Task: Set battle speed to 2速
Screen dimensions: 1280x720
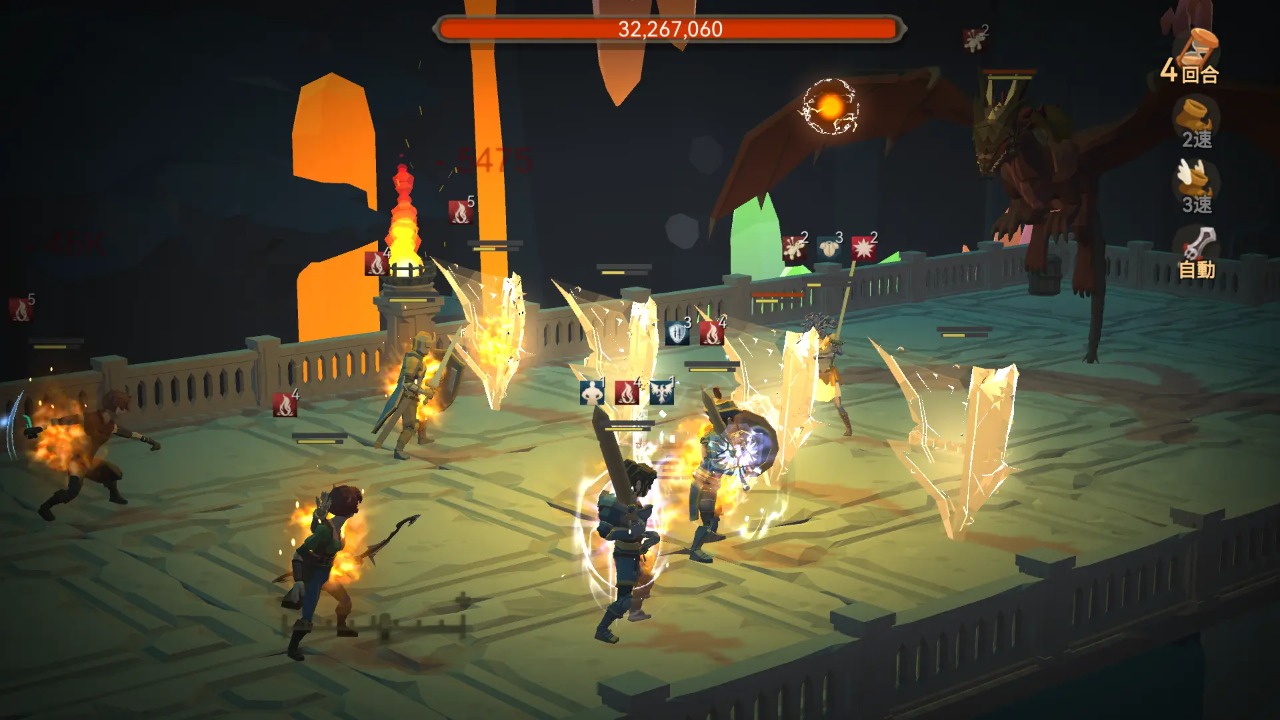Action: (1196, 122)
